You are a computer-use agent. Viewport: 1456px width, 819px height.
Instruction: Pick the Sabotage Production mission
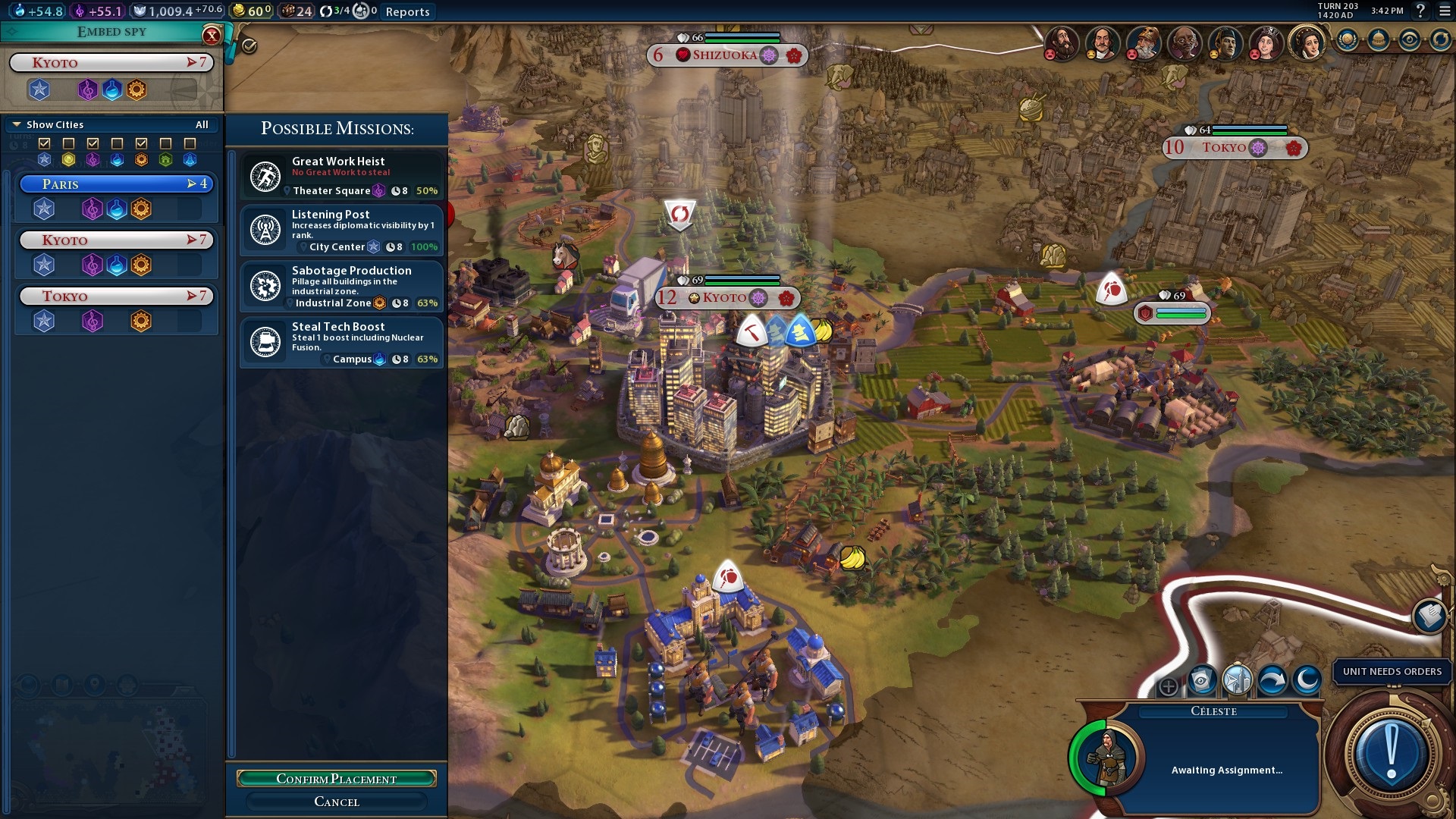point(341,286)
